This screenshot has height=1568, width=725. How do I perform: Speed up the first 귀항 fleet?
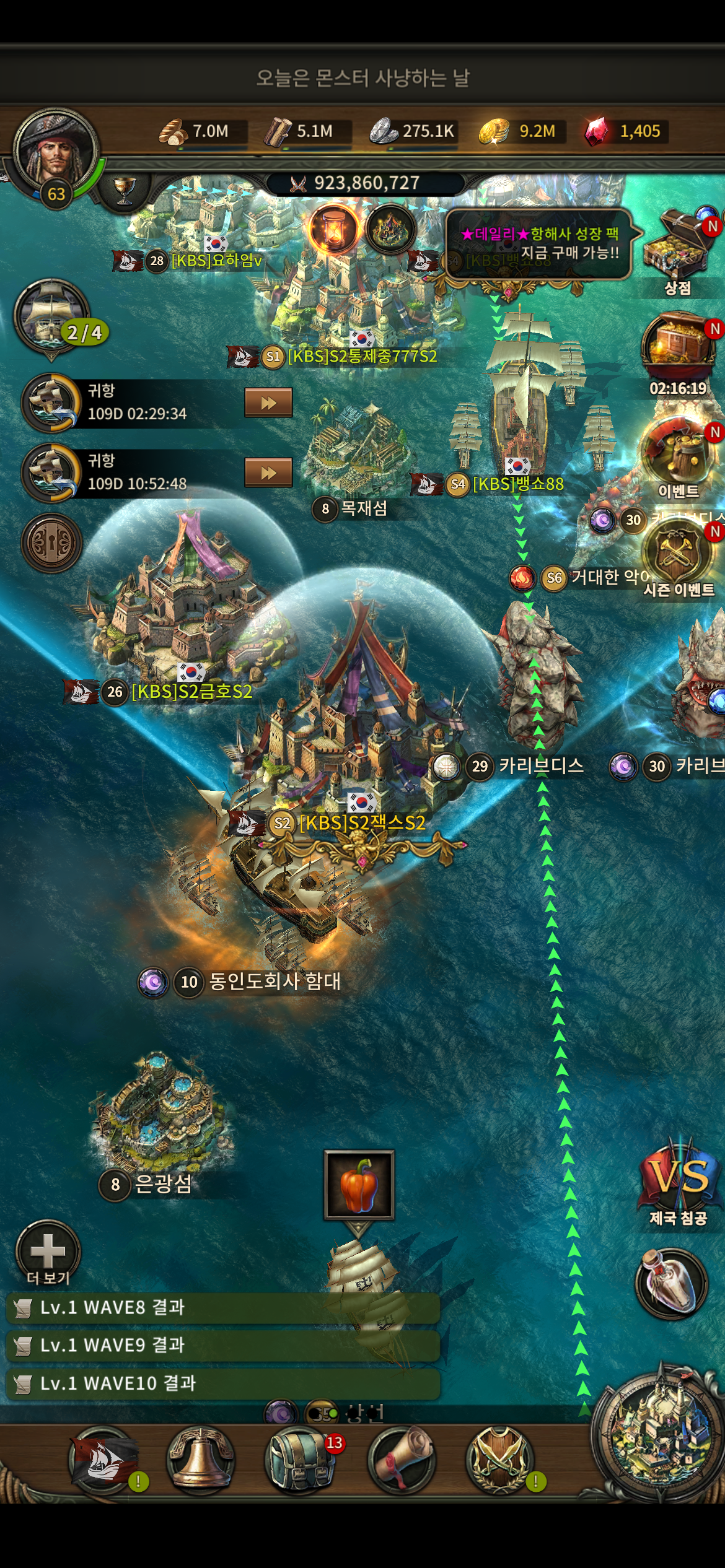point(268,403)
